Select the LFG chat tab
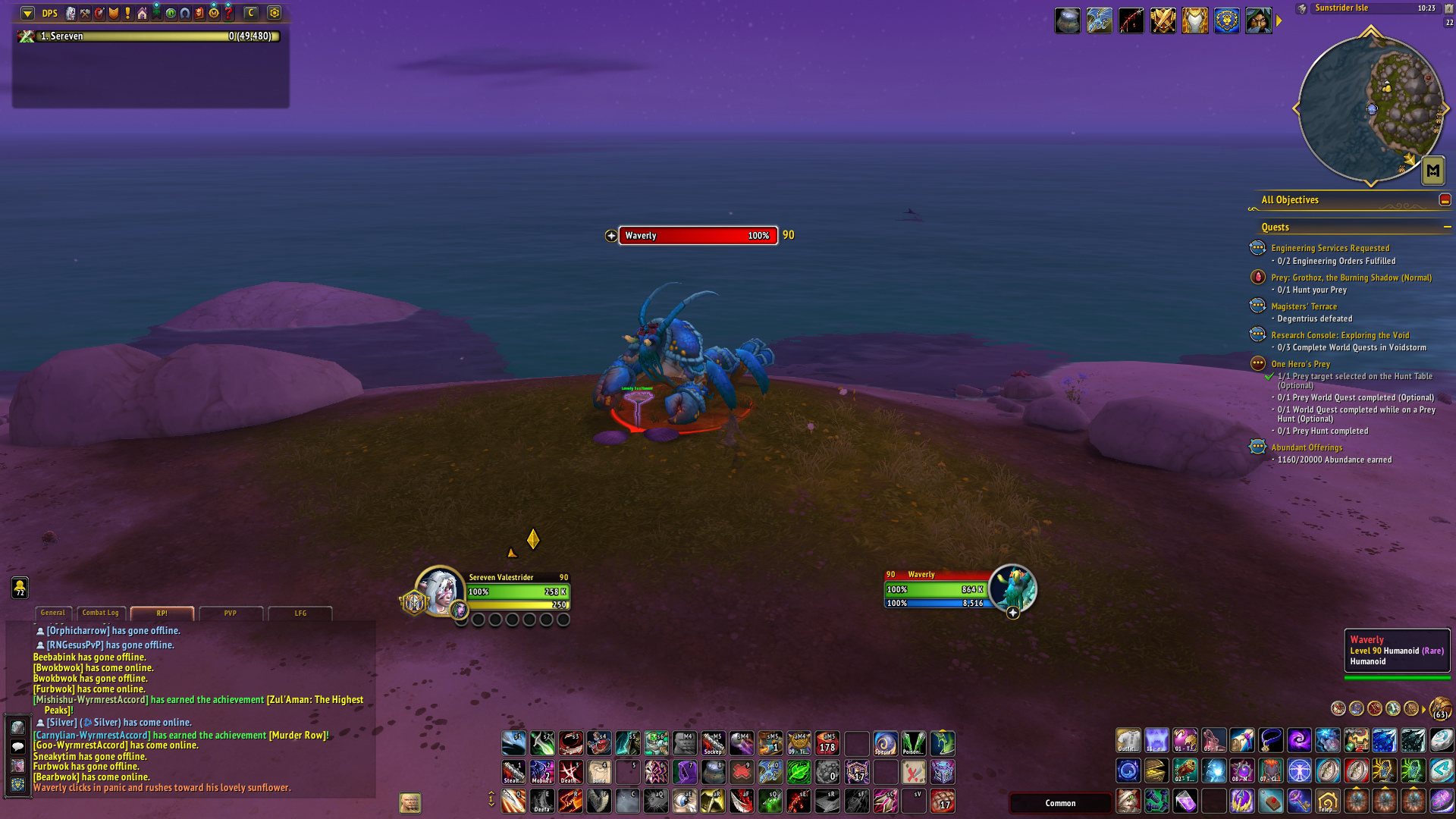Viewport: 1456px width, 819px height. (300, 613)
